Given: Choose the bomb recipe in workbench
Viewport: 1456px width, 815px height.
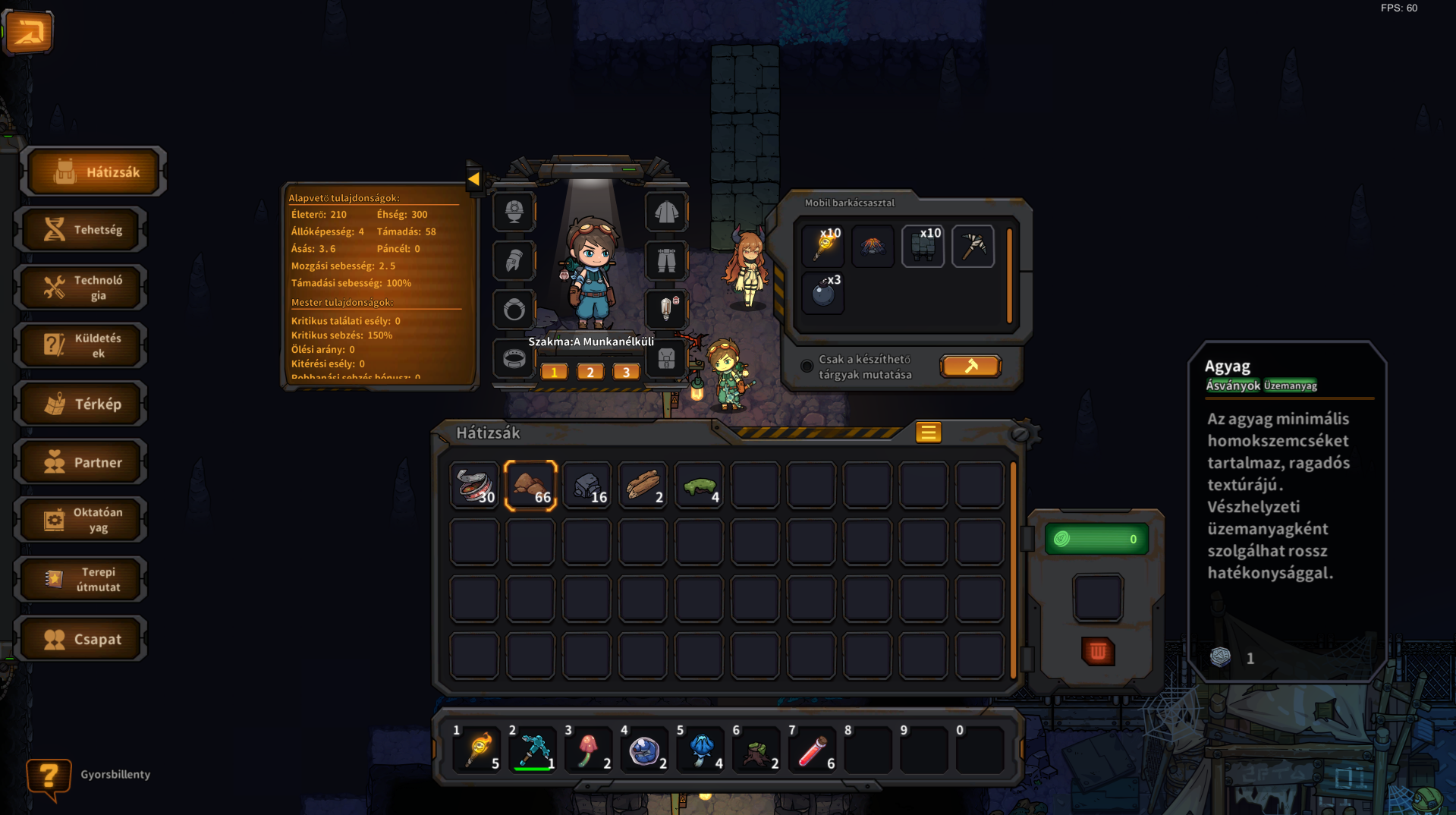Looking at the screenshot, I should tap(823, 292).
